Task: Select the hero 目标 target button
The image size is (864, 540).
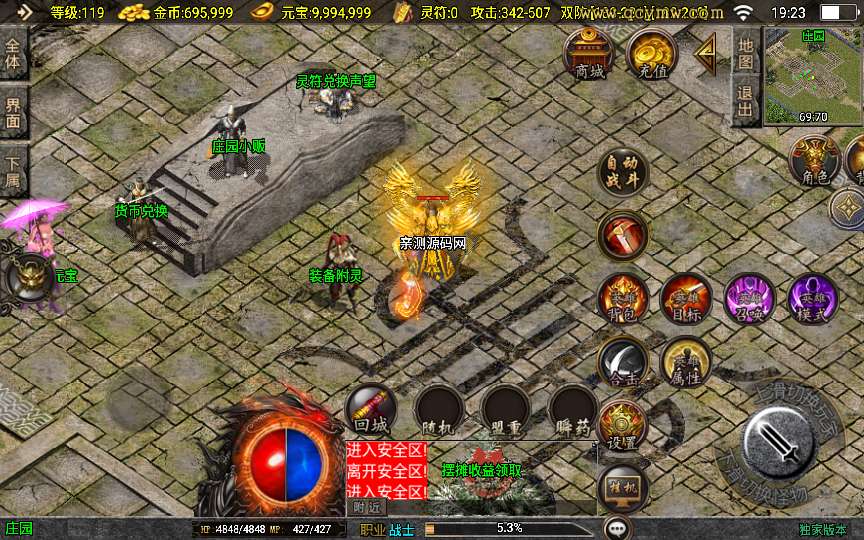Action: click(x=686, y=299)
